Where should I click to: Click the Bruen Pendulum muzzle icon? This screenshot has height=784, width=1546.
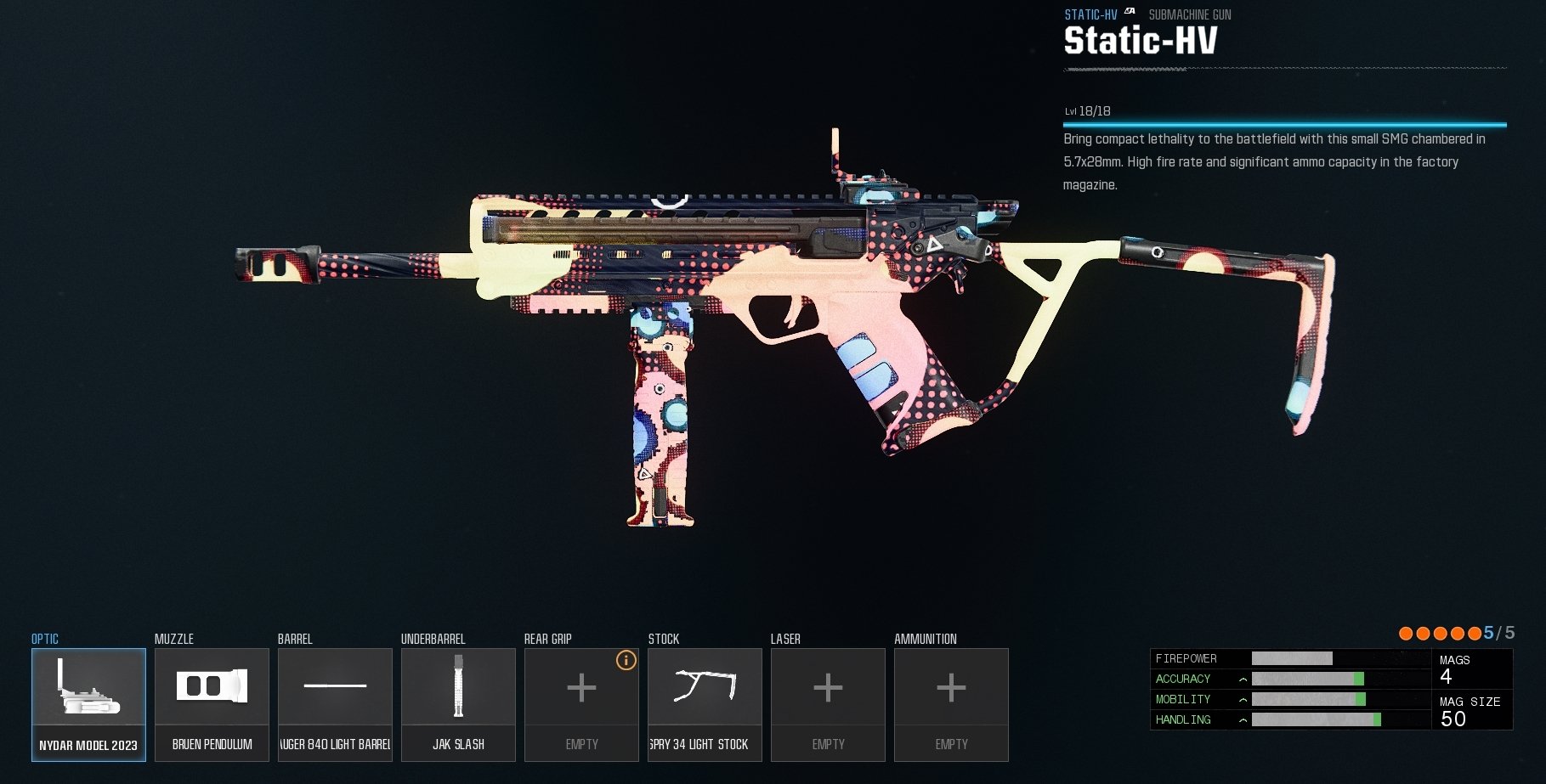[212, 687]
